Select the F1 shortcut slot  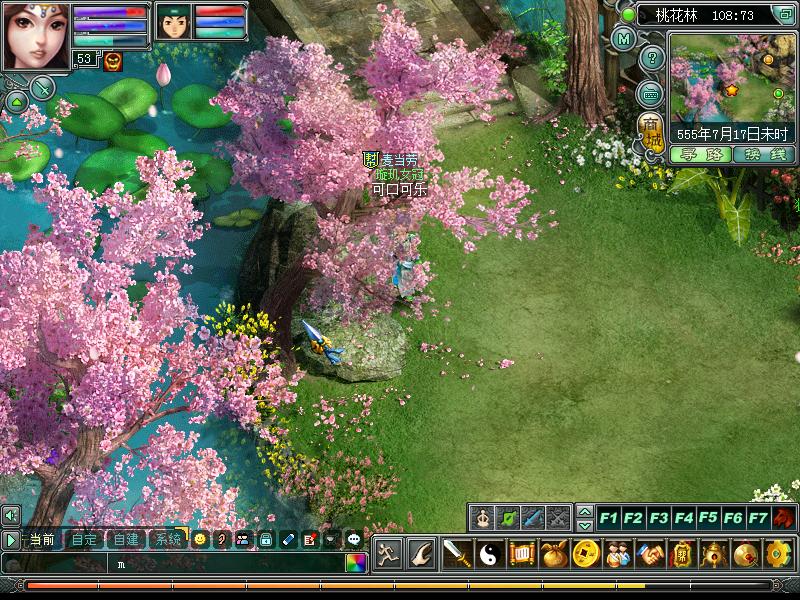[608, 518]
